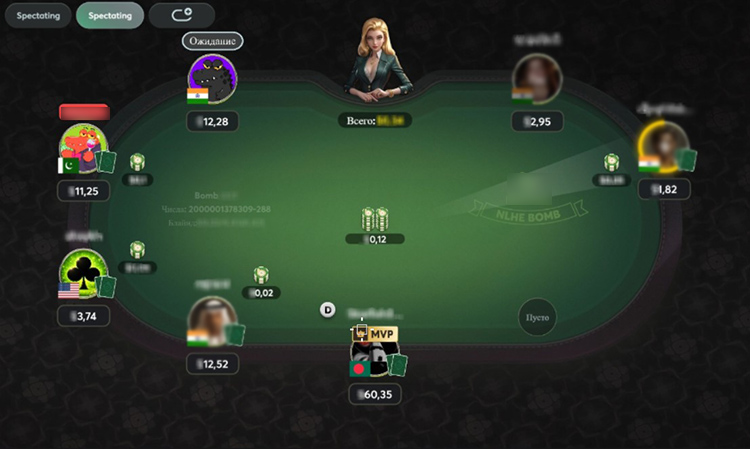This screenshot has height=449, width=750.
Task: Open the MVP player's avatar
Action: [373, 353]
